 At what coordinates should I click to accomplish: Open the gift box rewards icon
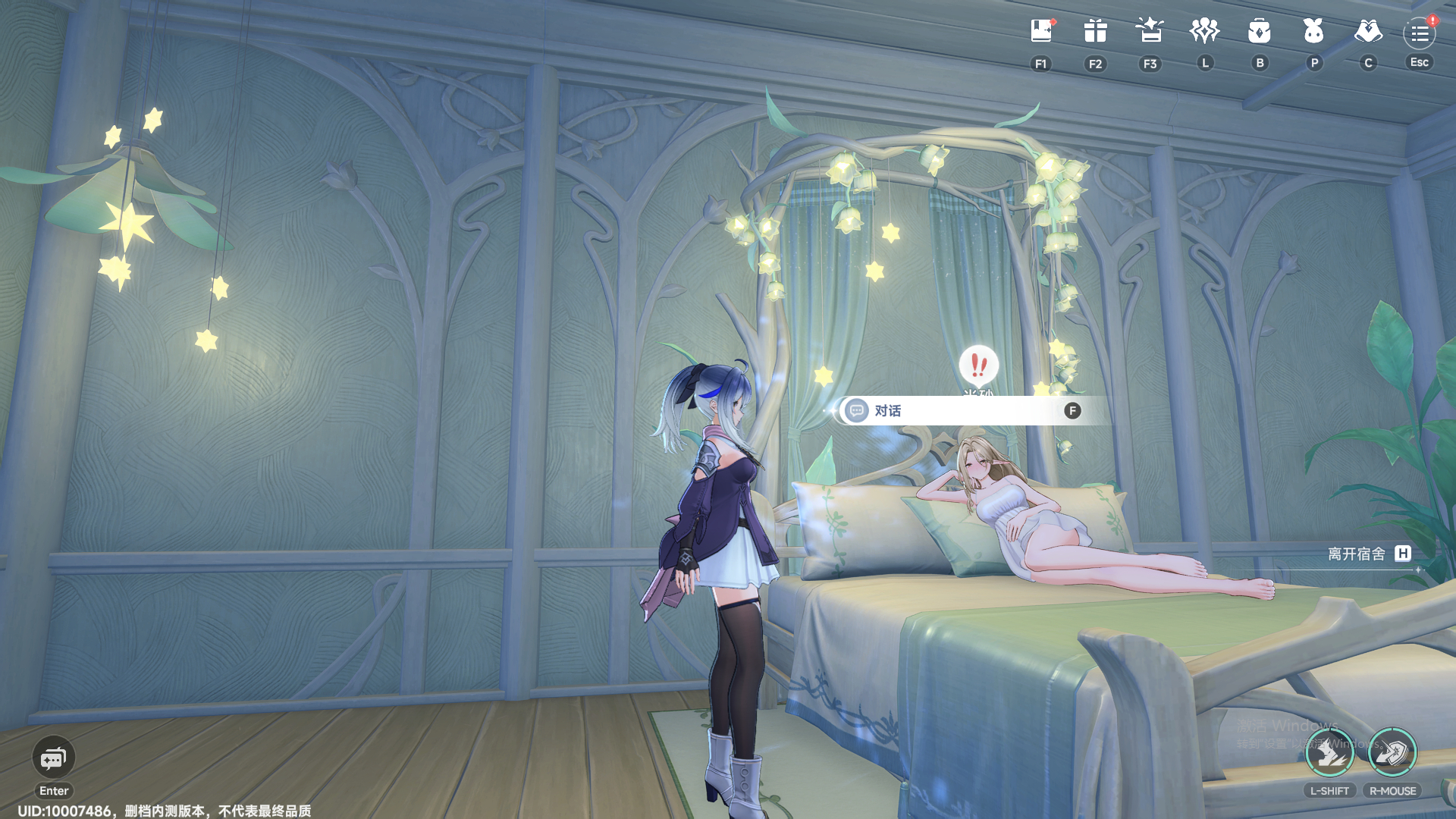(1095, 31)
